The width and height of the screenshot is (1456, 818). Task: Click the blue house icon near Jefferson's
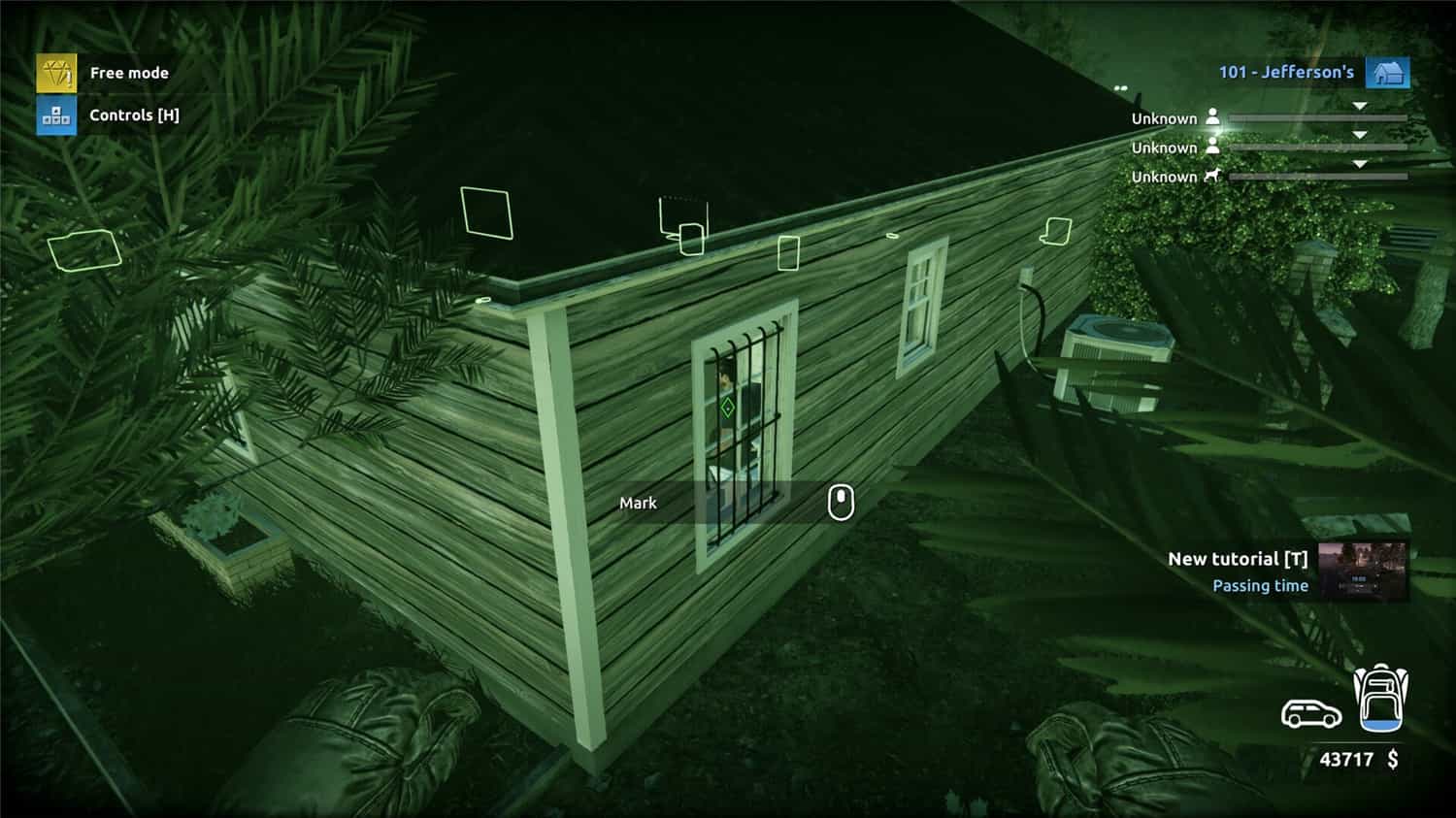(x=1390, y=71)
